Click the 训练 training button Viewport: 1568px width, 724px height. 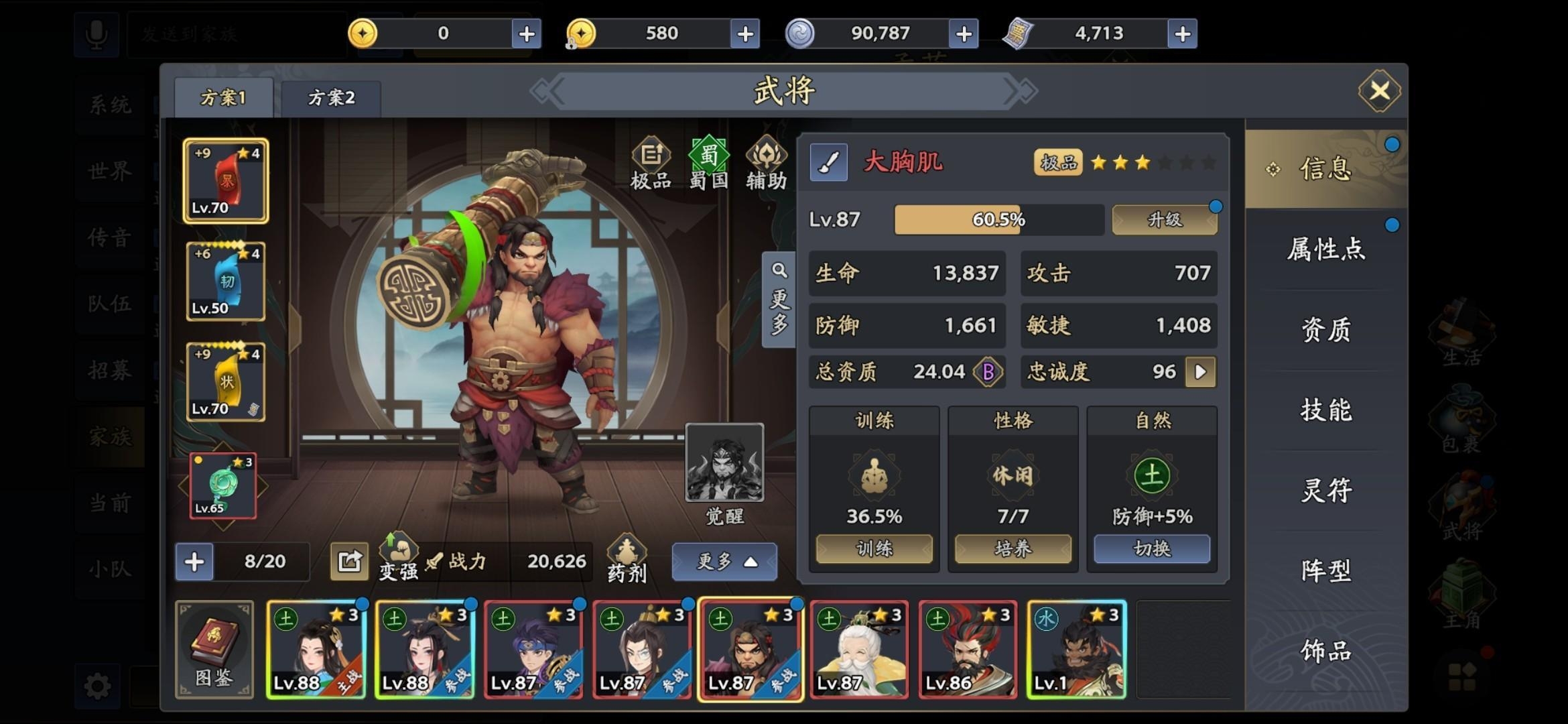(874, 549)
